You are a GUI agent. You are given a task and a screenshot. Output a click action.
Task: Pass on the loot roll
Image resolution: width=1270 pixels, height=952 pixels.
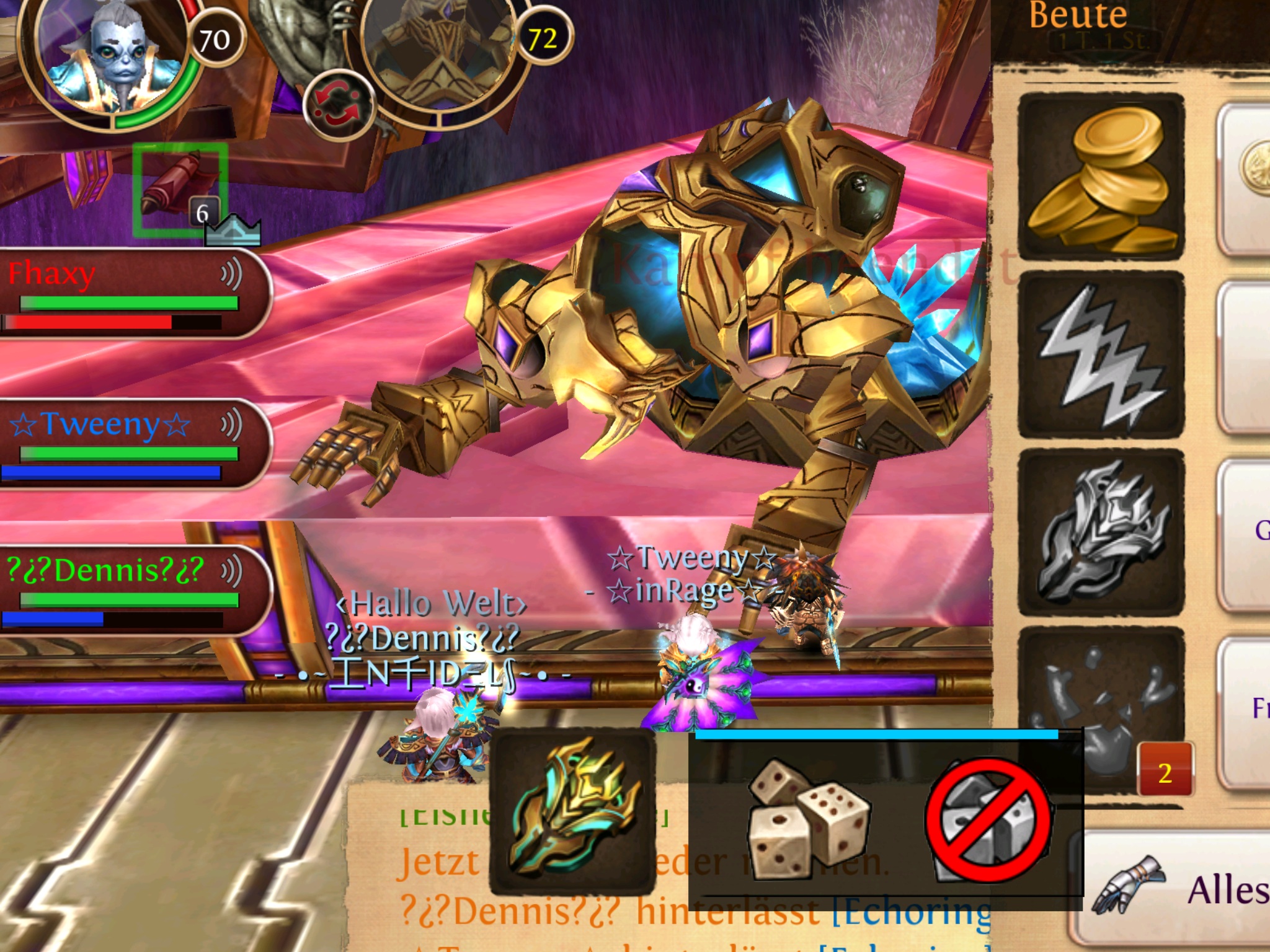click(987, 819)
